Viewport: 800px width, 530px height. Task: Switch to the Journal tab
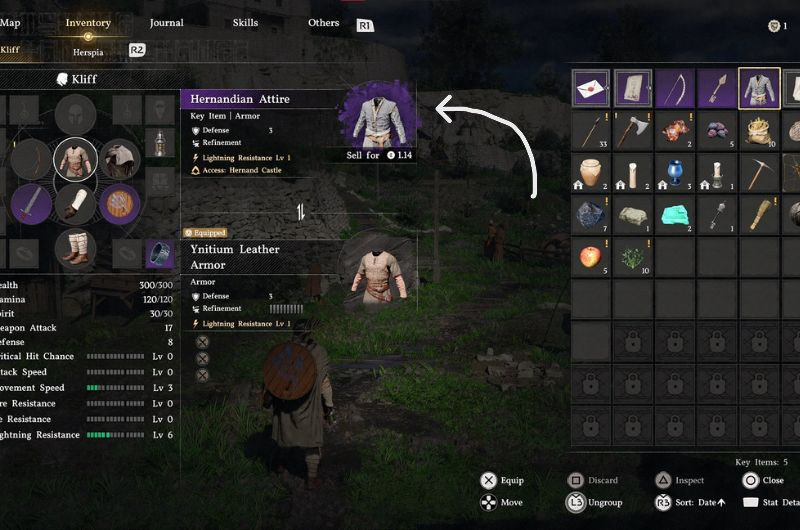pyautogui.click(x=166, y=23)
